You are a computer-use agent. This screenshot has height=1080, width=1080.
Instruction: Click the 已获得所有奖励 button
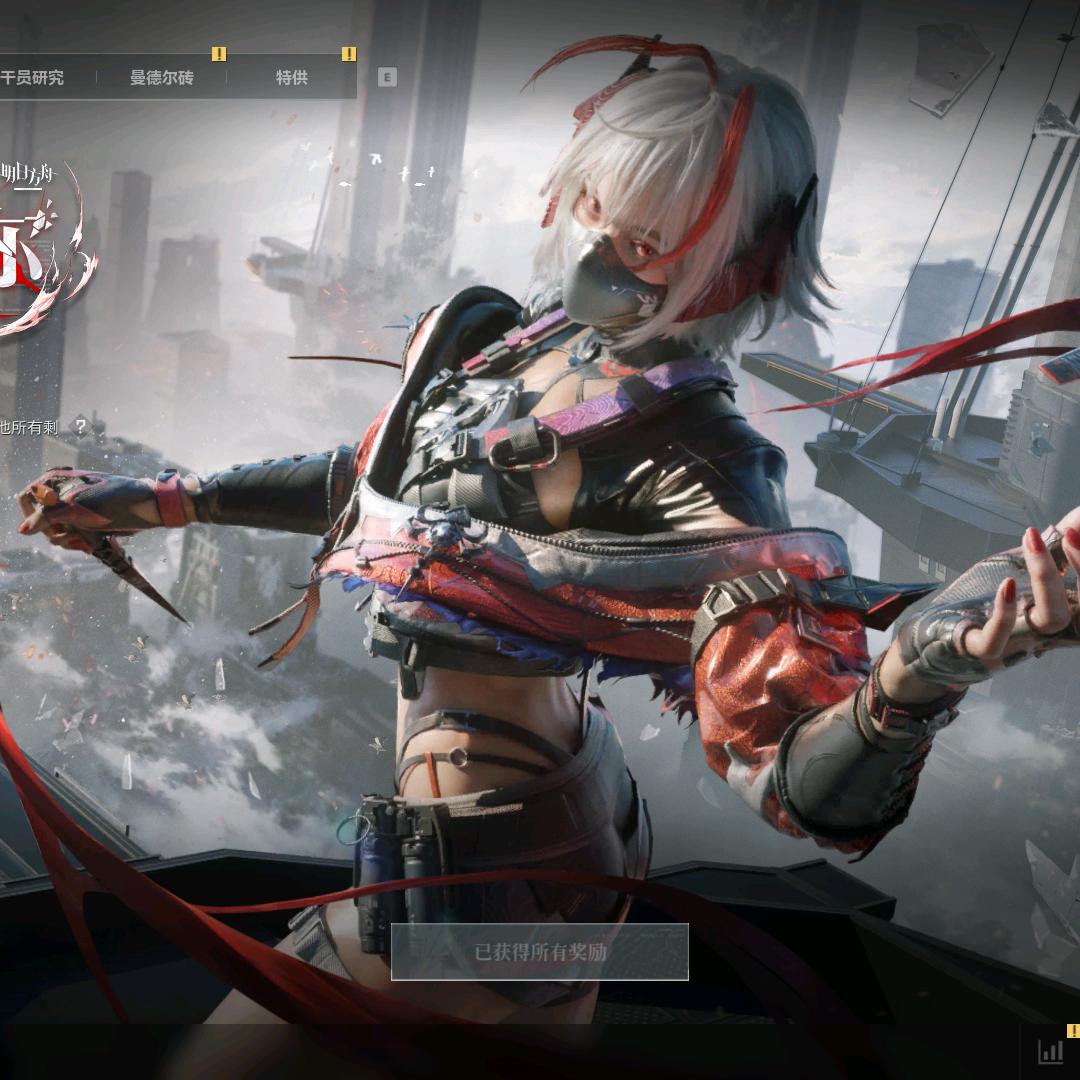pyautogui.click(x=540, y=952)
